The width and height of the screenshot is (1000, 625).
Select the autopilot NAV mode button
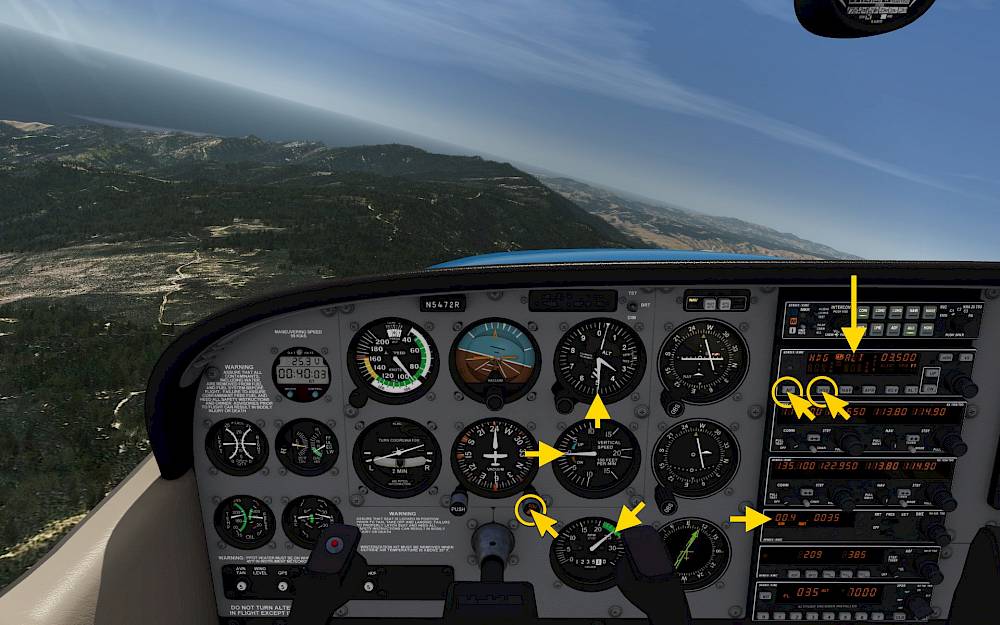point(846,388)
